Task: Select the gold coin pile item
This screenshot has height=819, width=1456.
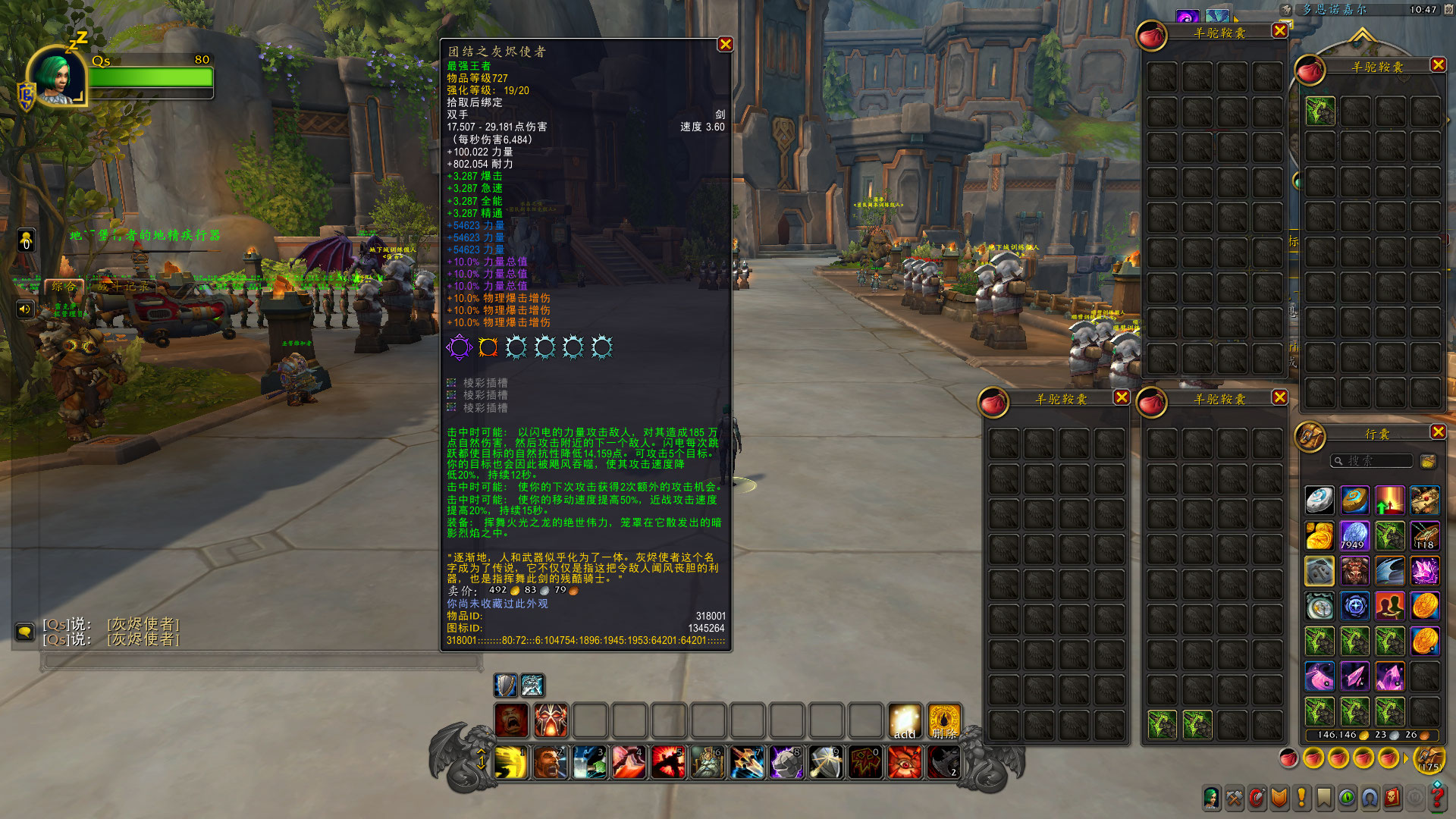Action: [x=1319, y=536]
